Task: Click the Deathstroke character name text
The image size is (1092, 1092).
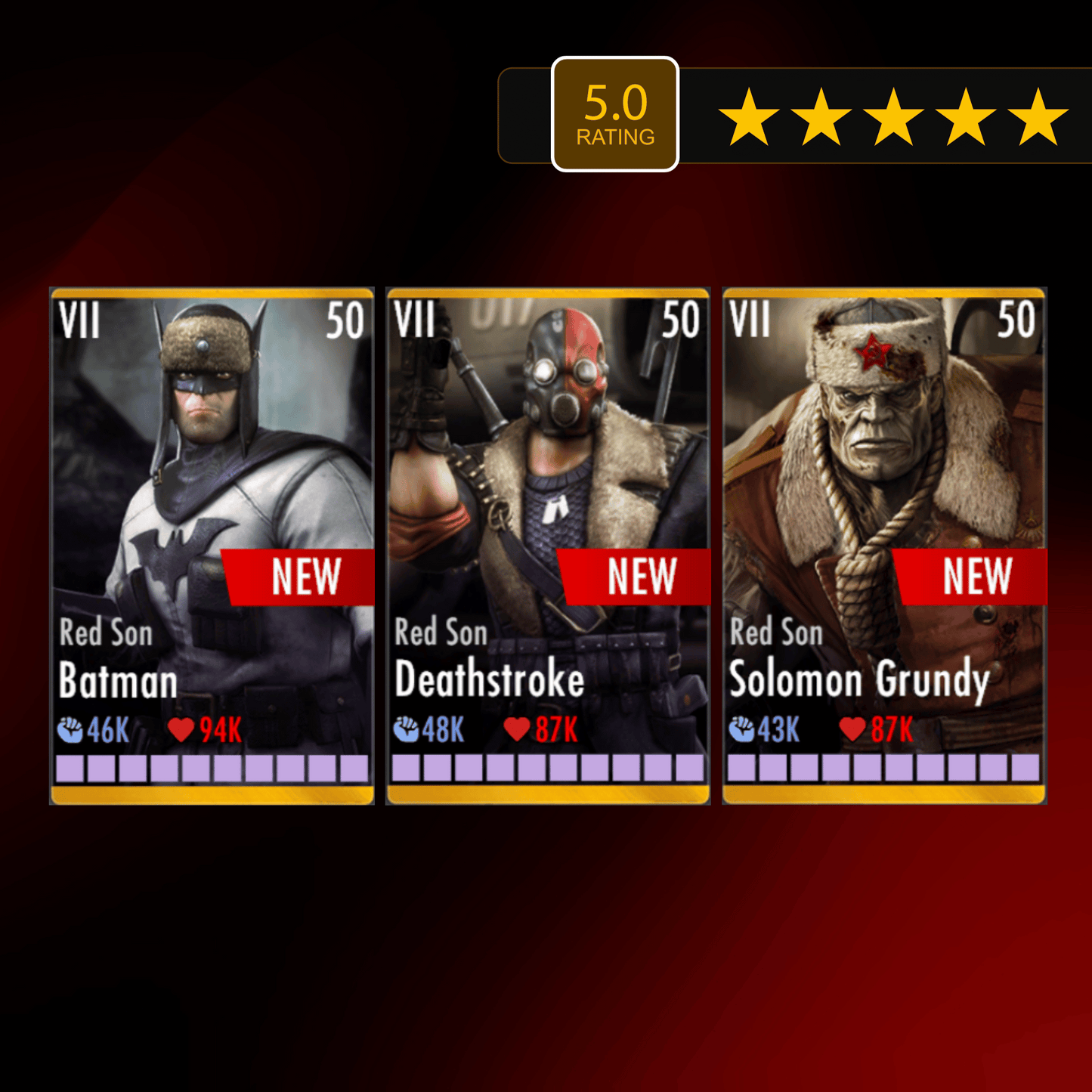Action: (490, 681)
